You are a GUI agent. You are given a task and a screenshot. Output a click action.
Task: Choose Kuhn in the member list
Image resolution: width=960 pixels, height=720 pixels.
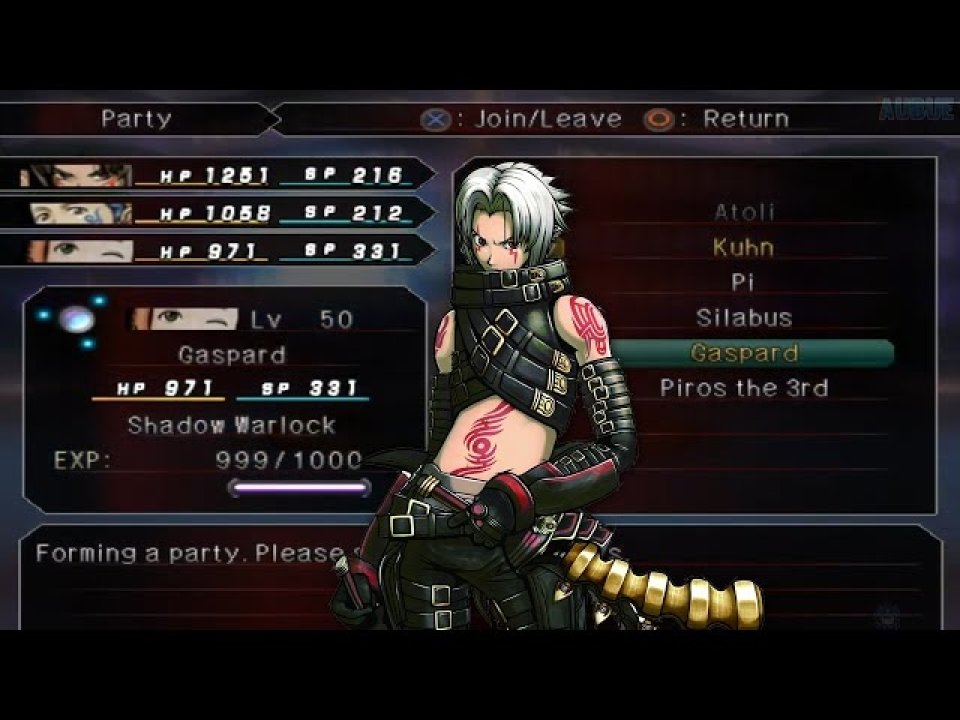(743, 247)
